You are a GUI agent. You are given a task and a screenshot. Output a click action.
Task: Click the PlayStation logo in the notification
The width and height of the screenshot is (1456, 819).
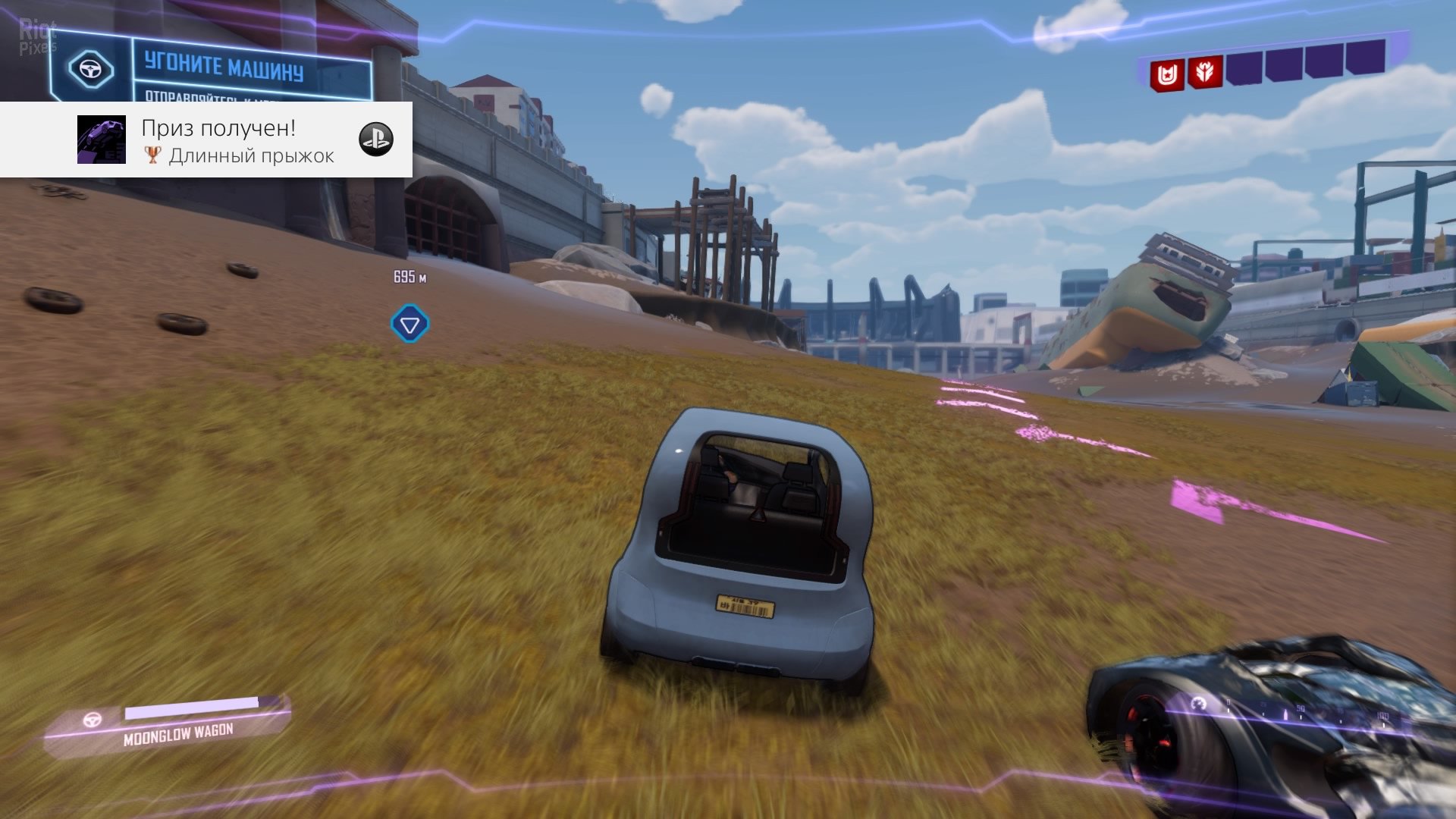375,140
